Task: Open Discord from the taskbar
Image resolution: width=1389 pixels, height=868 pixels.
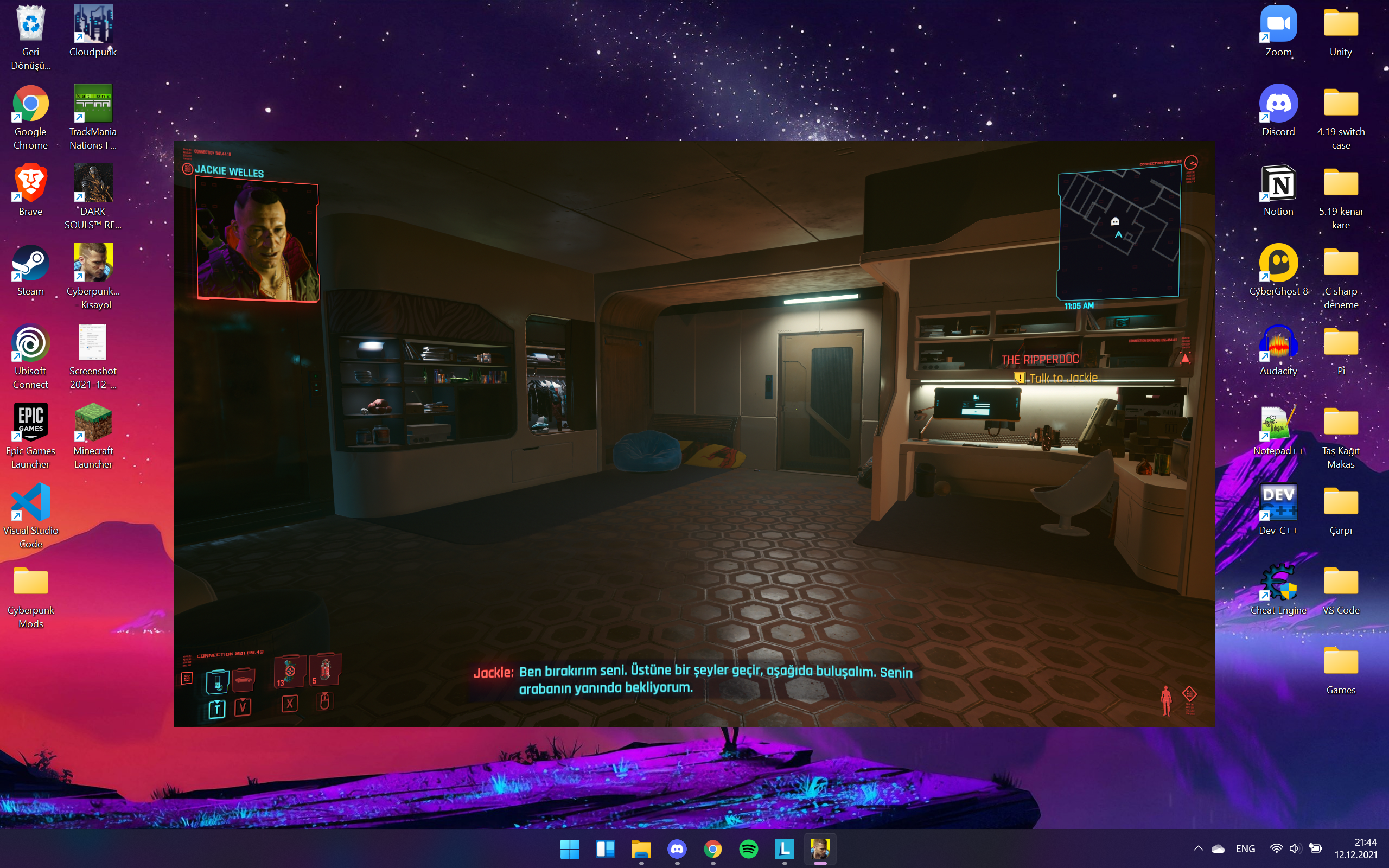Action: [677, 848]
